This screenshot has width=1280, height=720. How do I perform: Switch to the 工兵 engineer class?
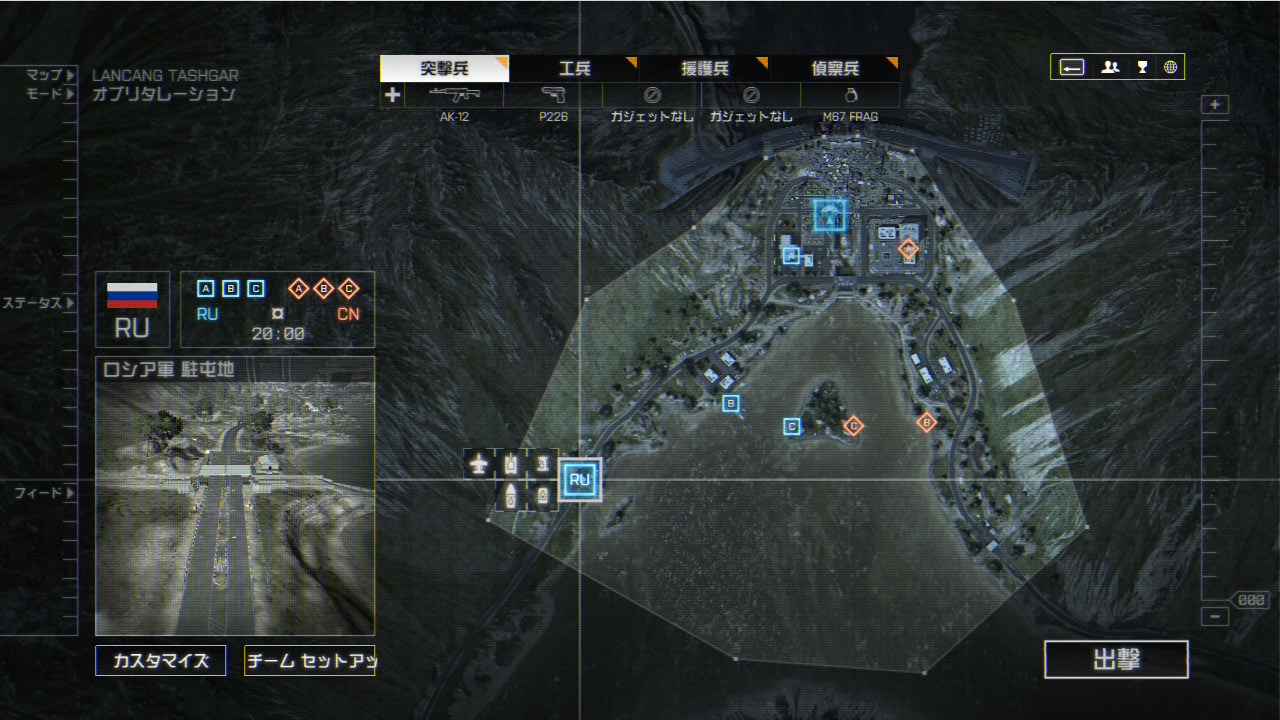pos(575,69)
